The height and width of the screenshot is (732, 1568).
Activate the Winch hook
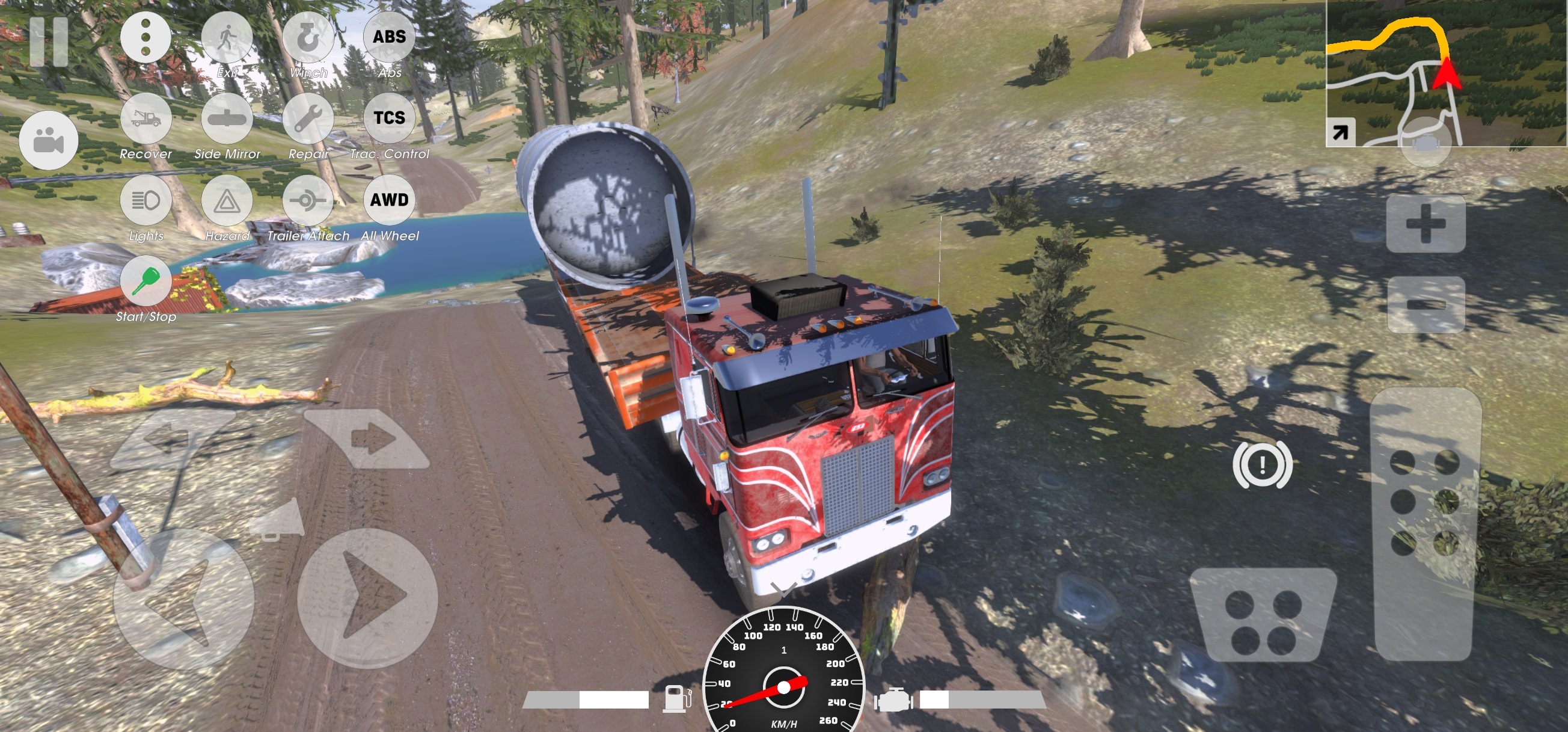pyautogui.click(x=308, y=37)
